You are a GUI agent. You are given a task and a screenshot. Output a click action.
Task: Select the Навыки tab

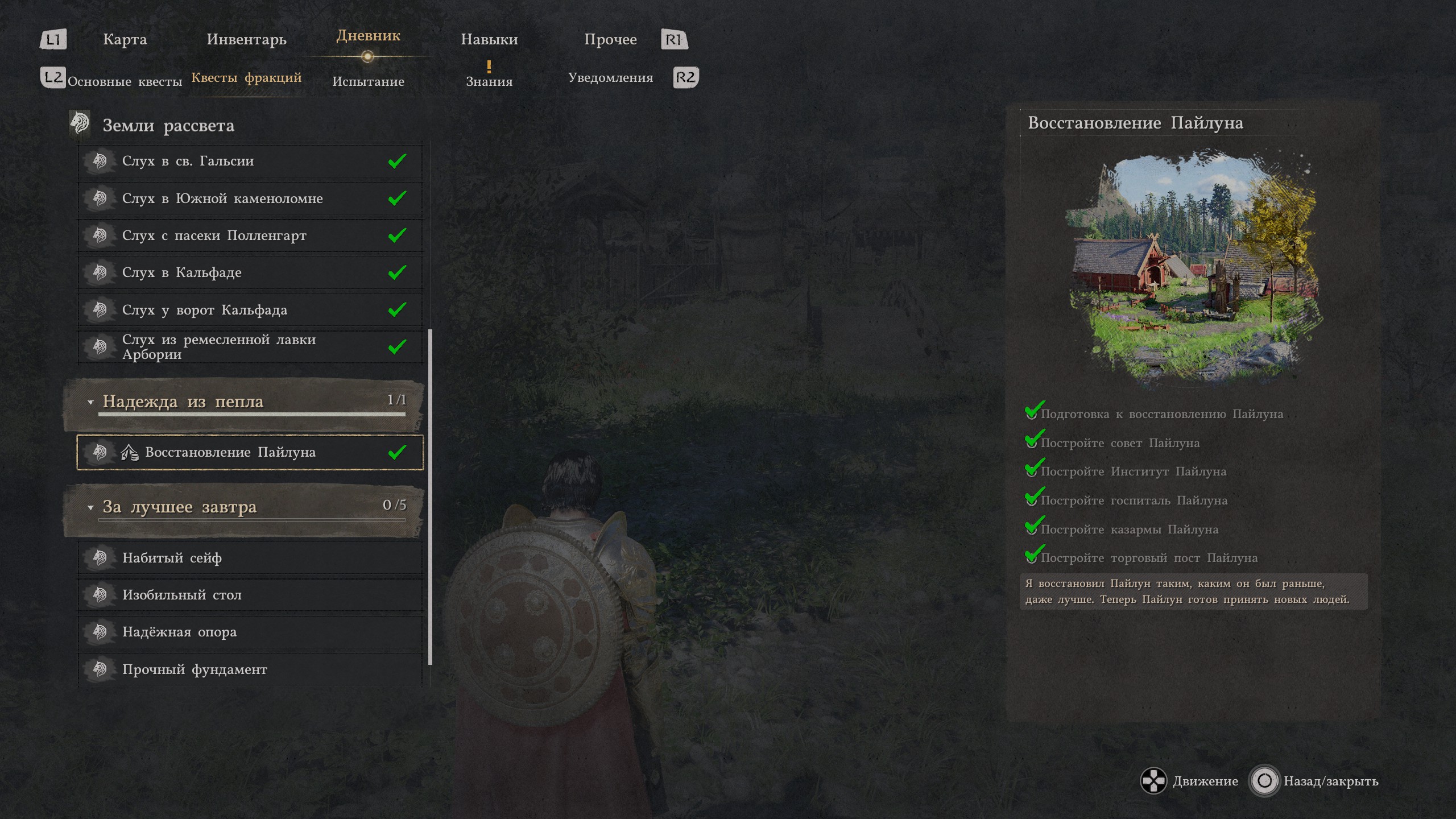489,39
